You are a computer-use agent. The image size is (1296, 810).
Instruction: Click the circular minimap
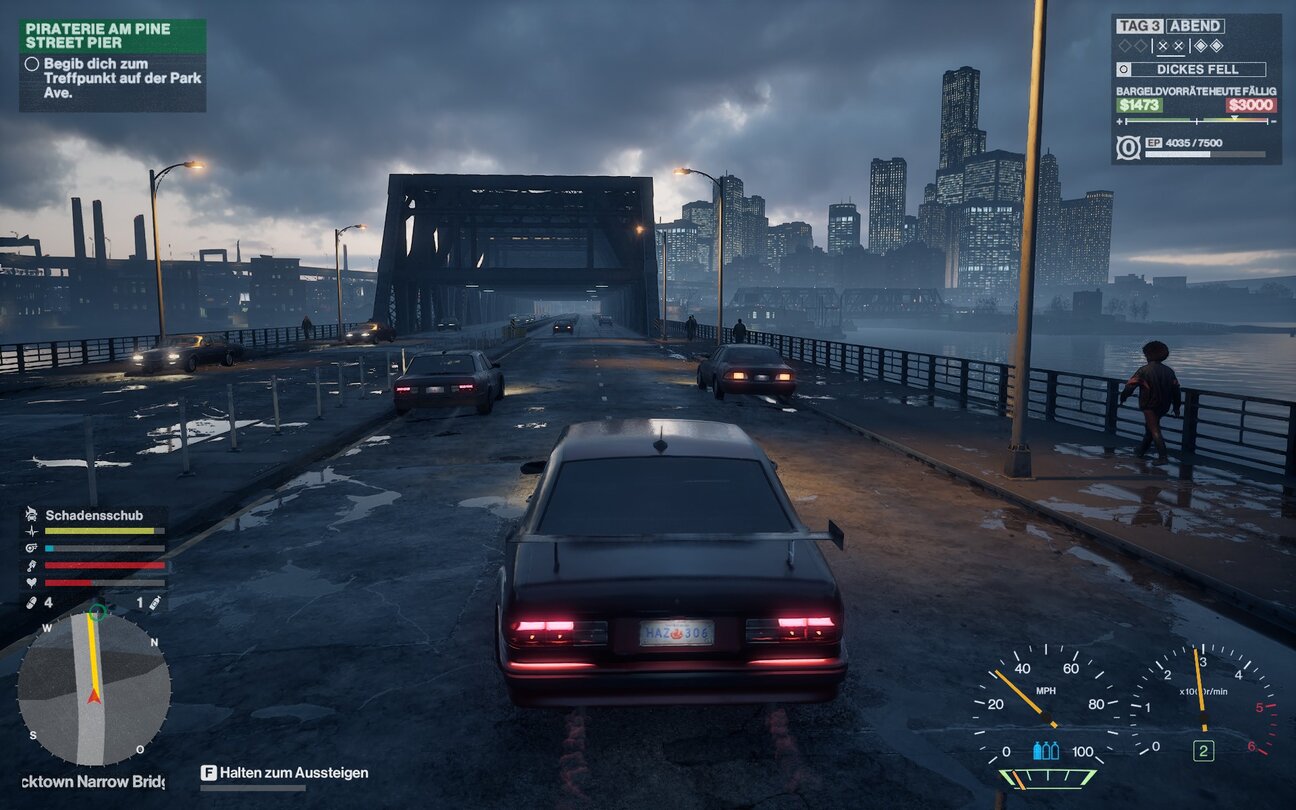point(94,688)
